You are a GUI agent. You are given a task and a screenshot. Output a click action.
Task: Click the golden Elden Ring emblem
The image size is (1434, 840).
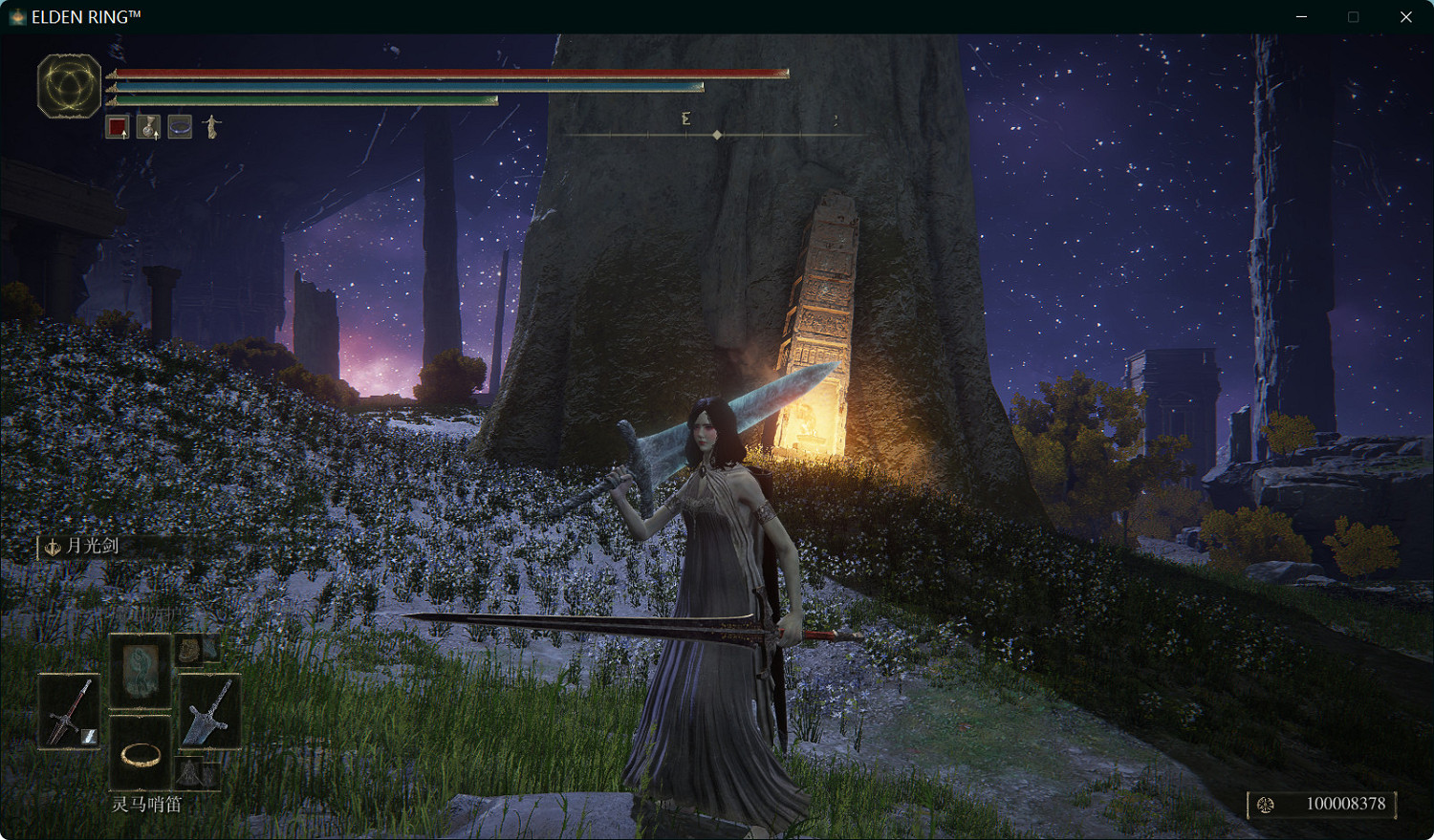(x=69, y=86)
